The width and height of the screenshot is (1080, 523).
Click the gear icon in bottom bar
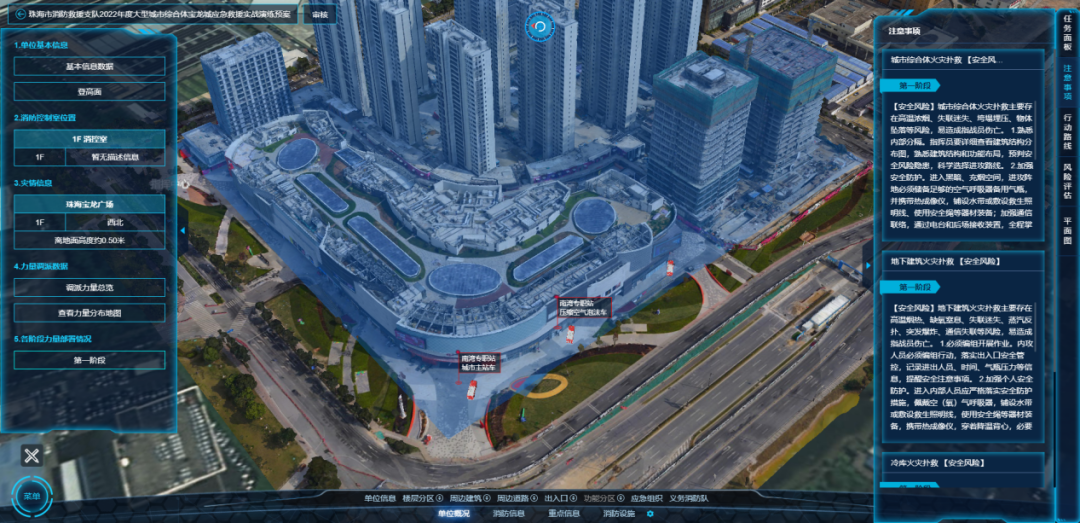tap(650, 514)
